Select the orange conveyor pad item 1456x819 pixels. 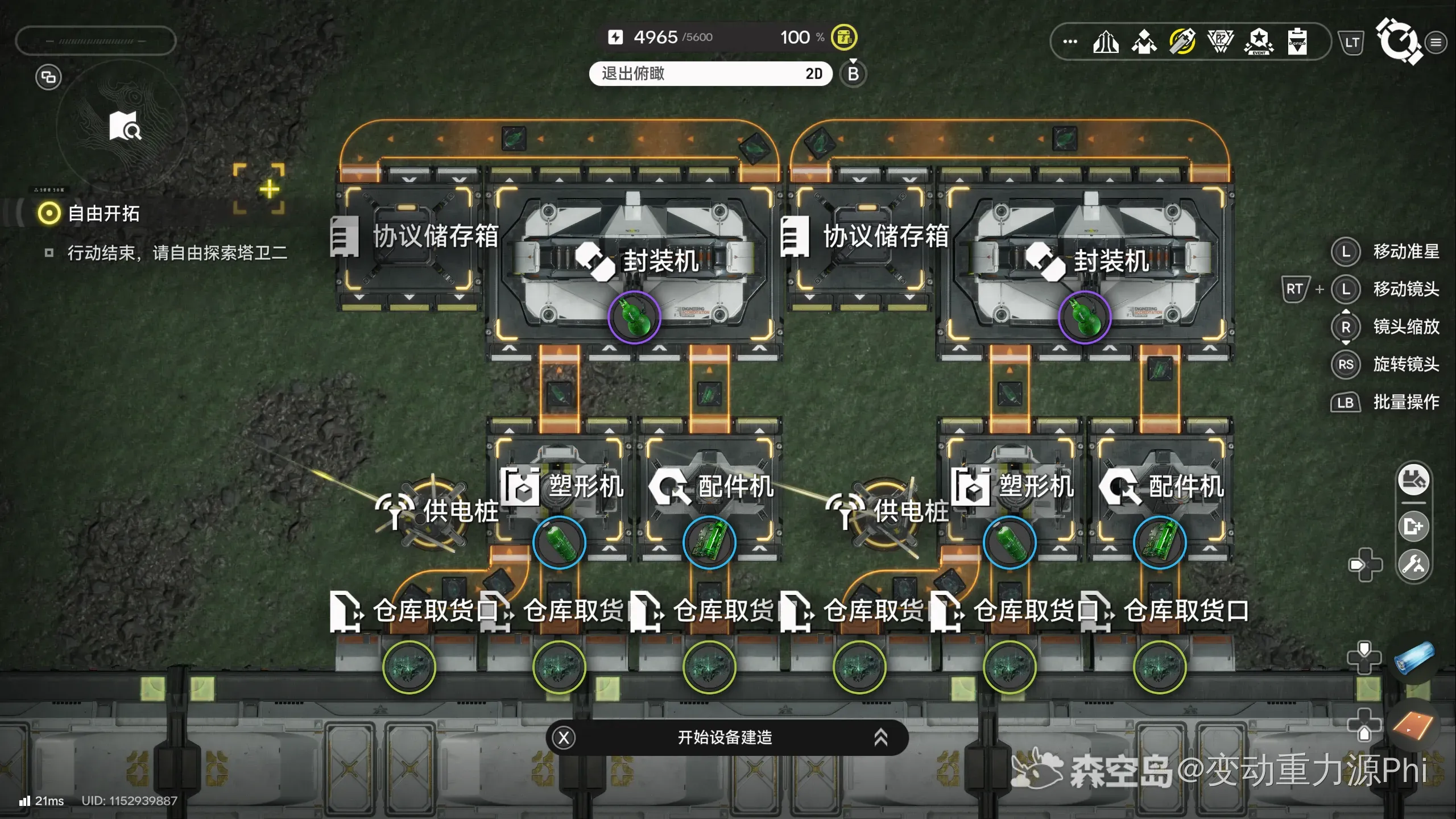click(x=1414, y=725)
